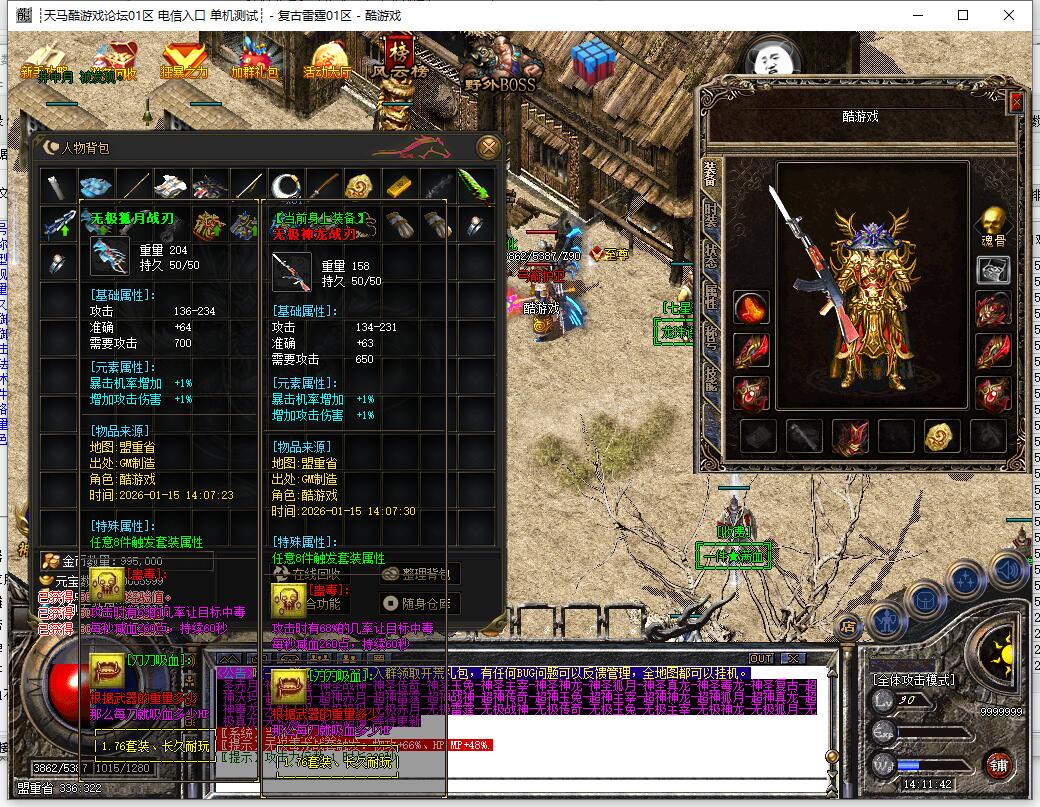
Task: Toggle the 全体攻击模式 attack mode label
Action: tap(914, 680)
